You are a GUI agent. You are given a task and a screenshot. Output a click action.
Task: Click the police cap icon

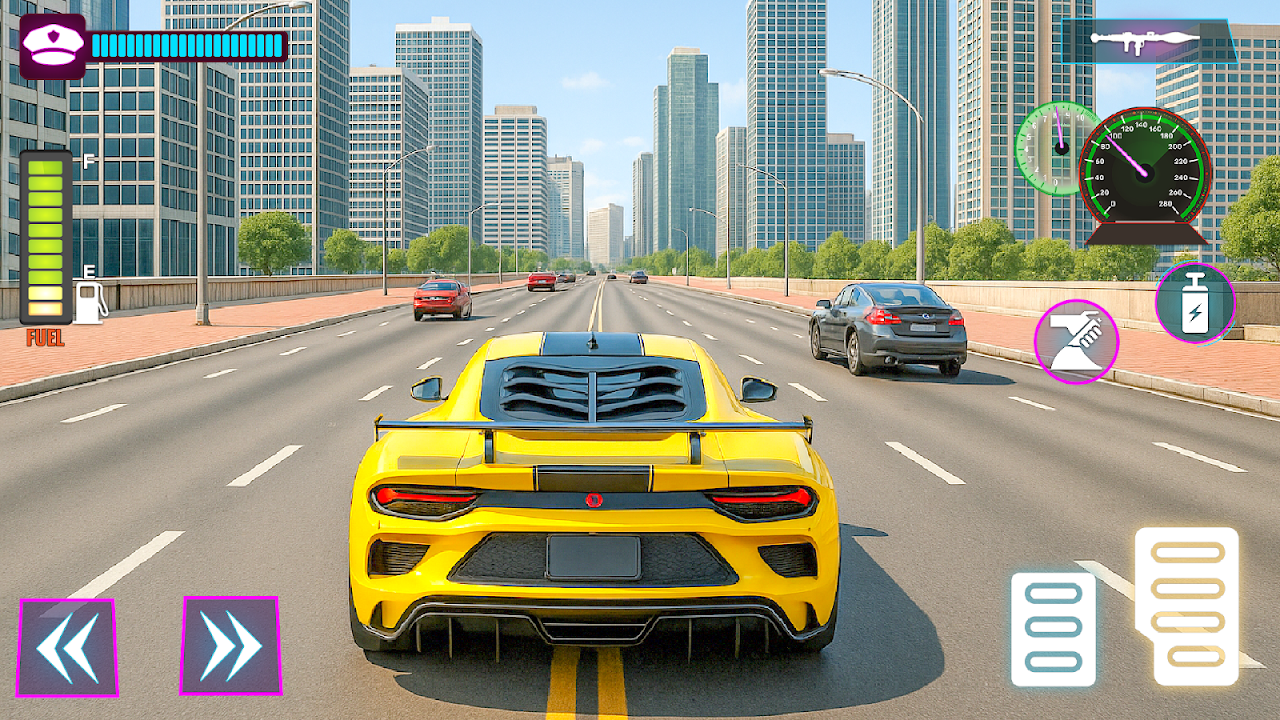[x=52, y=46]
